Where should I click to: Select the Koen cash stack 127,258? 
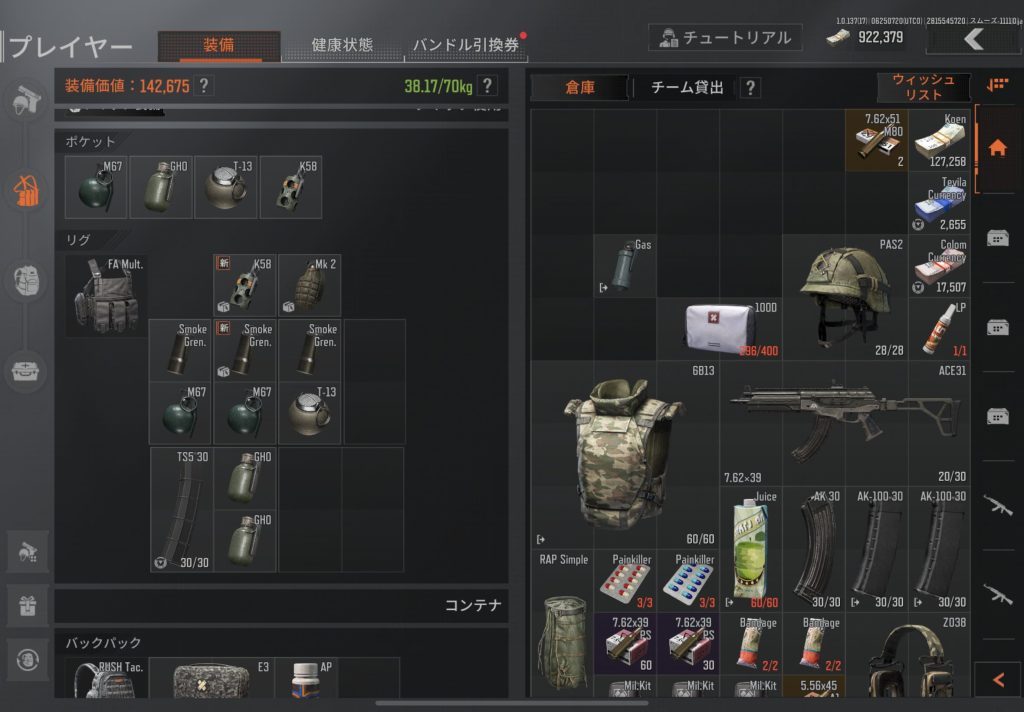(x=940, y=141)
